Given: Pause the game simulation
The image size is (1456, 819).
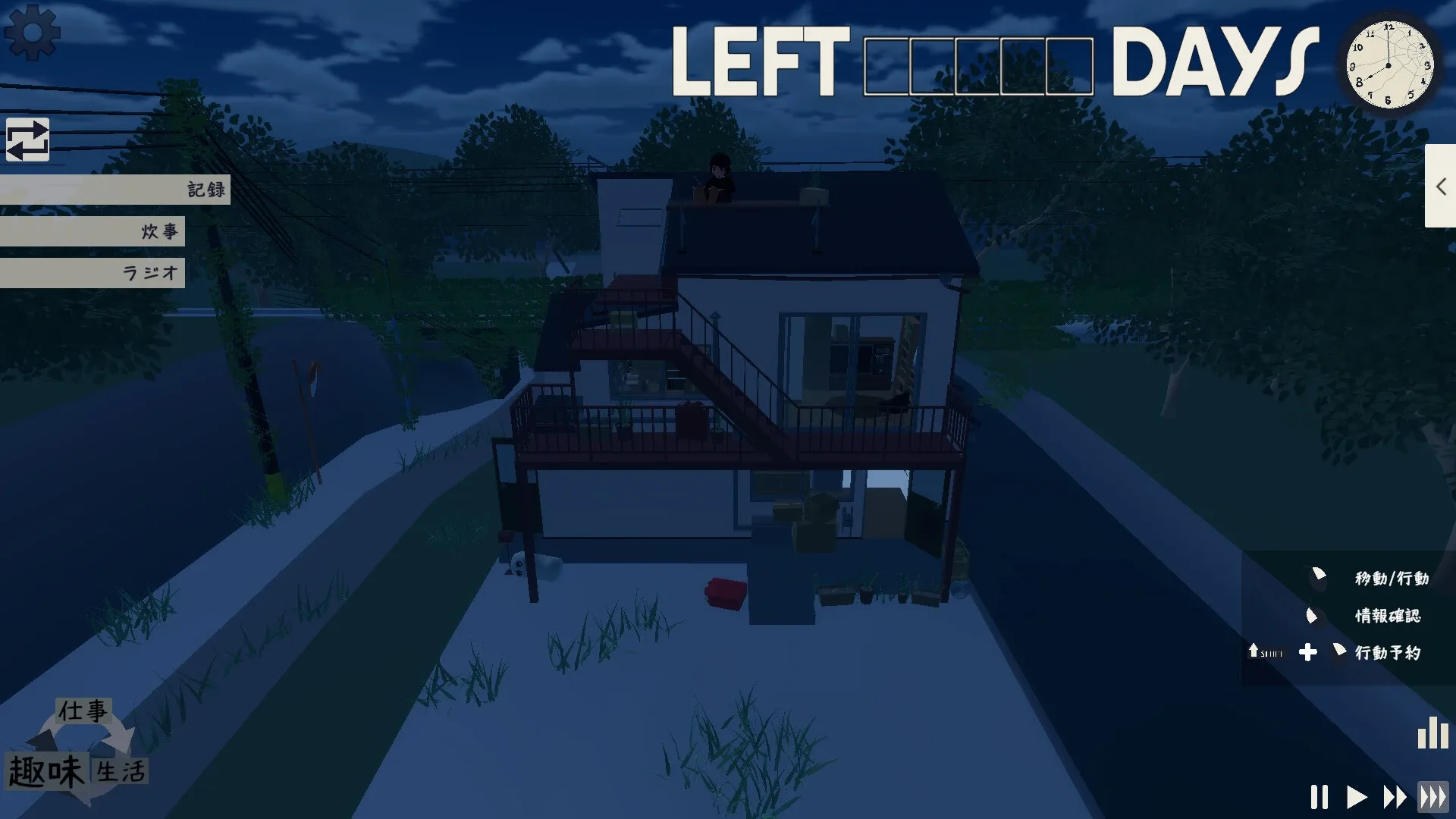Looking at the screenshot, I should [x=1319, y=797].
